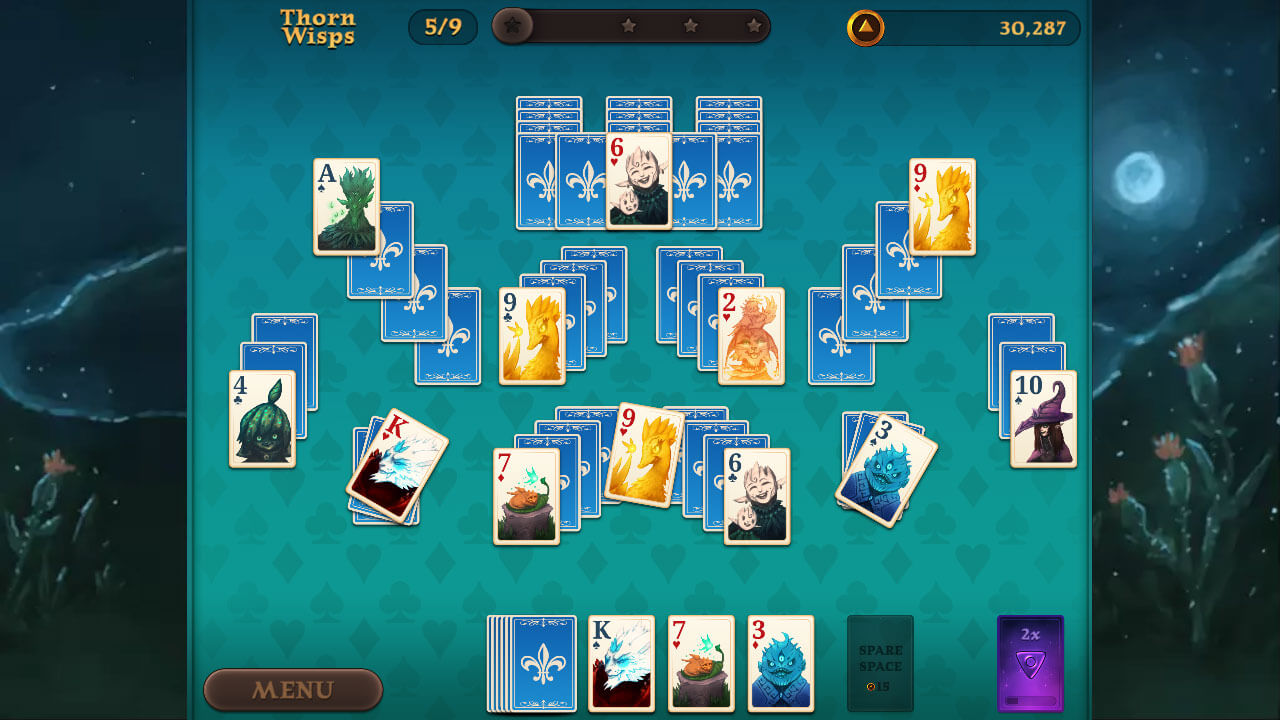Select the 3 of clubs in your hand
The height and width of the screenshot is (720, 1280).
coord(781,663)
